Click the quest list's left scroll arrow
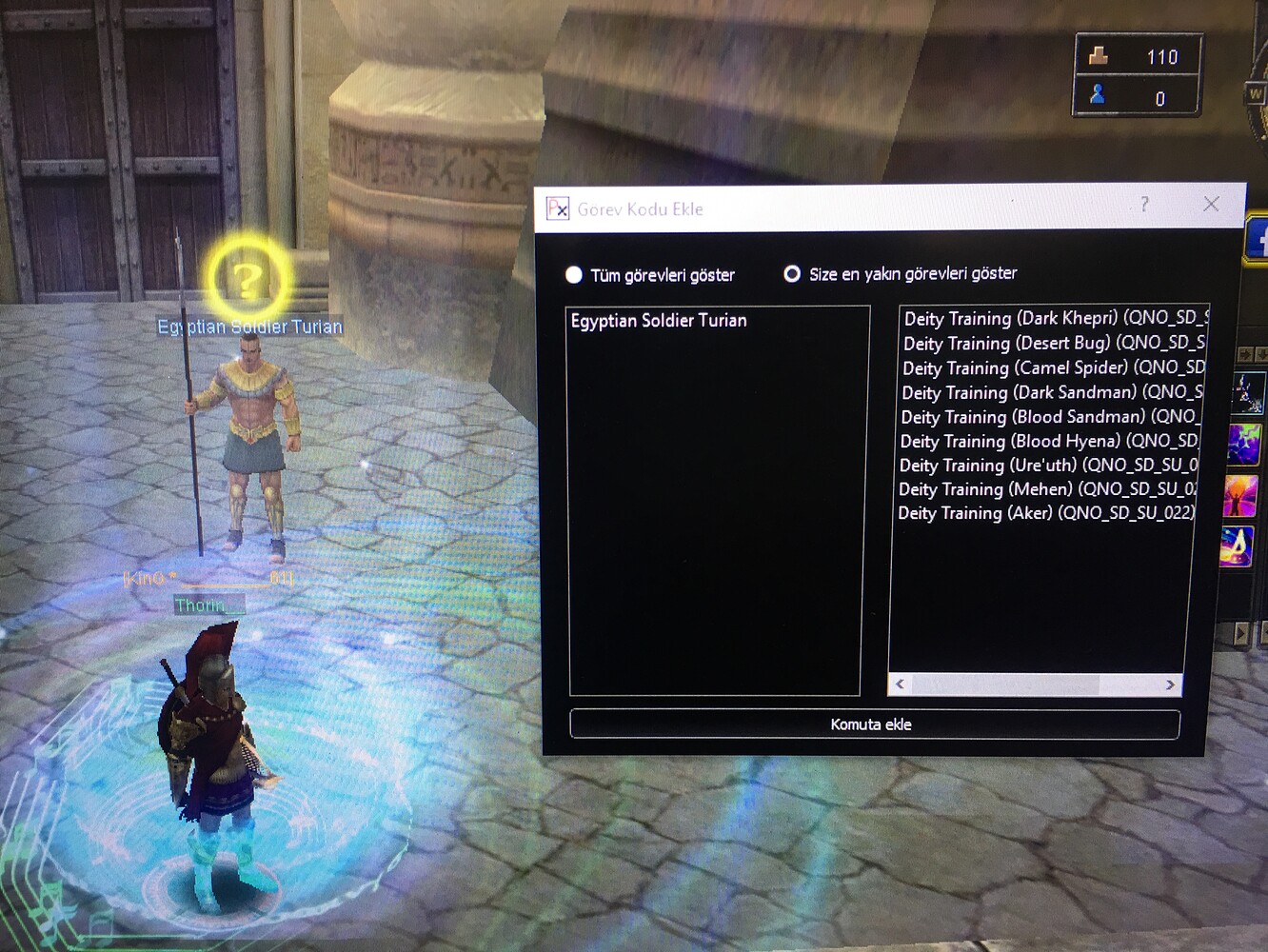1268x952 pixels. 900,684
